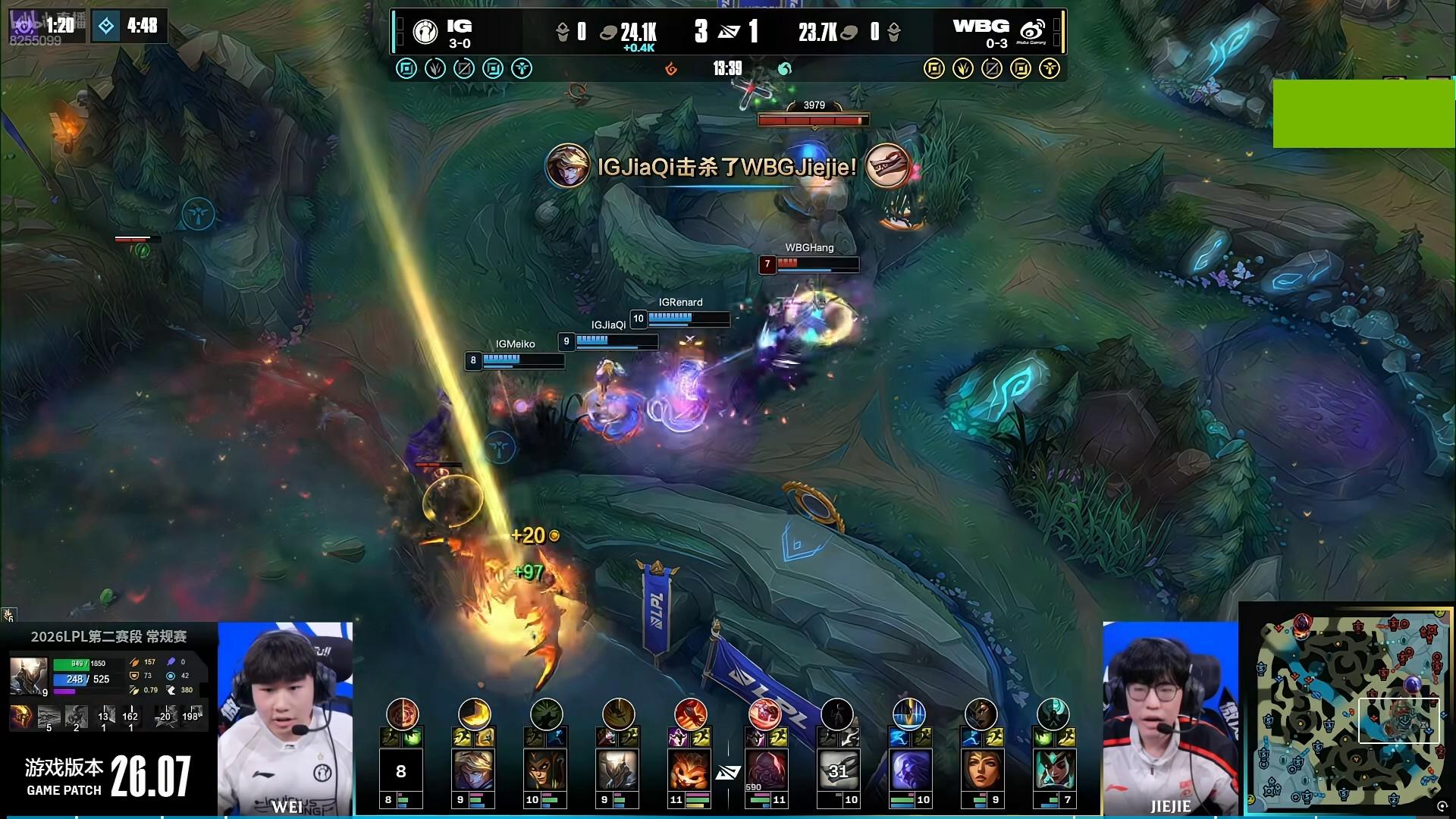Select the green-hooded level 10 champion portrait
The image size is (1456, 819).
tap(545, 769)
